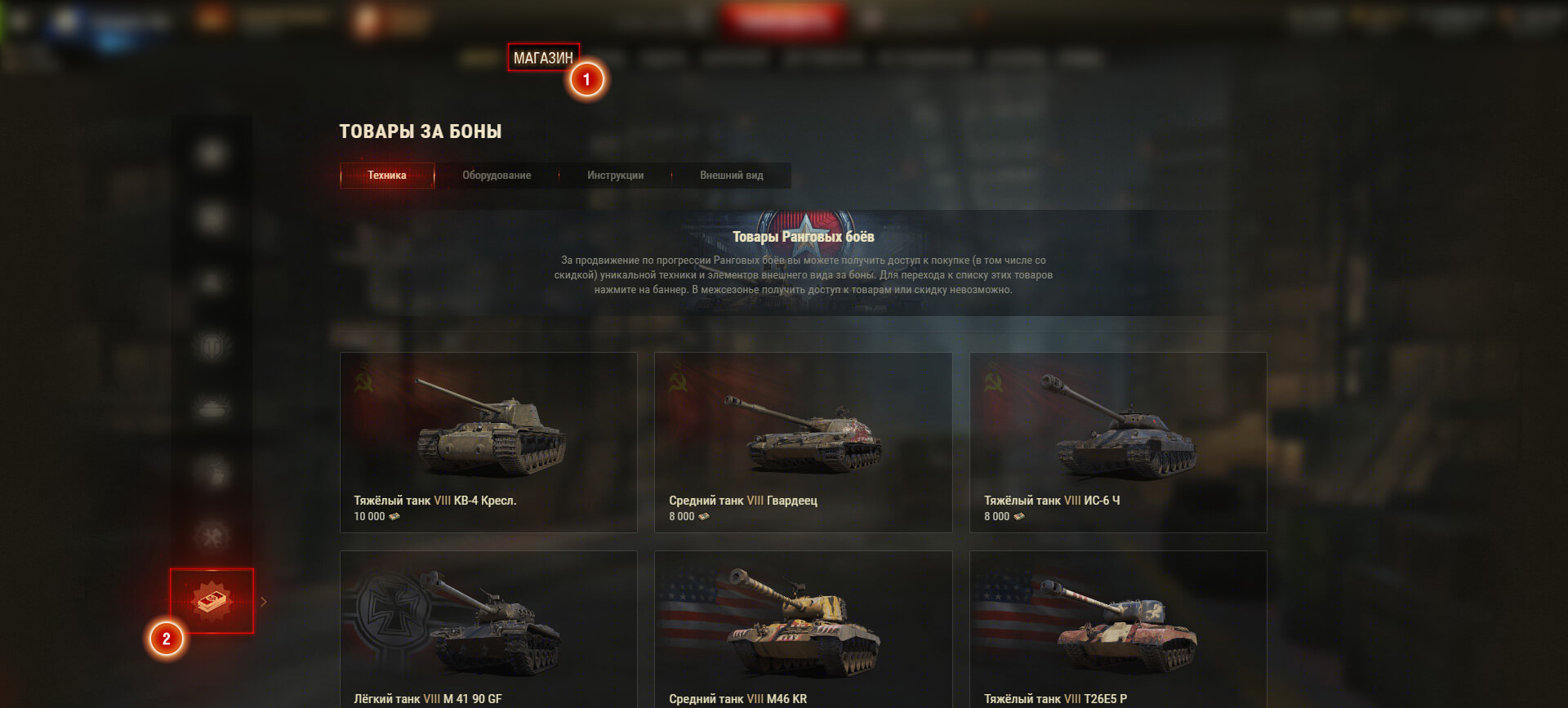Switch to the Техника tab
Viewport: 1568px width, 708px height.
coord(387,176)
